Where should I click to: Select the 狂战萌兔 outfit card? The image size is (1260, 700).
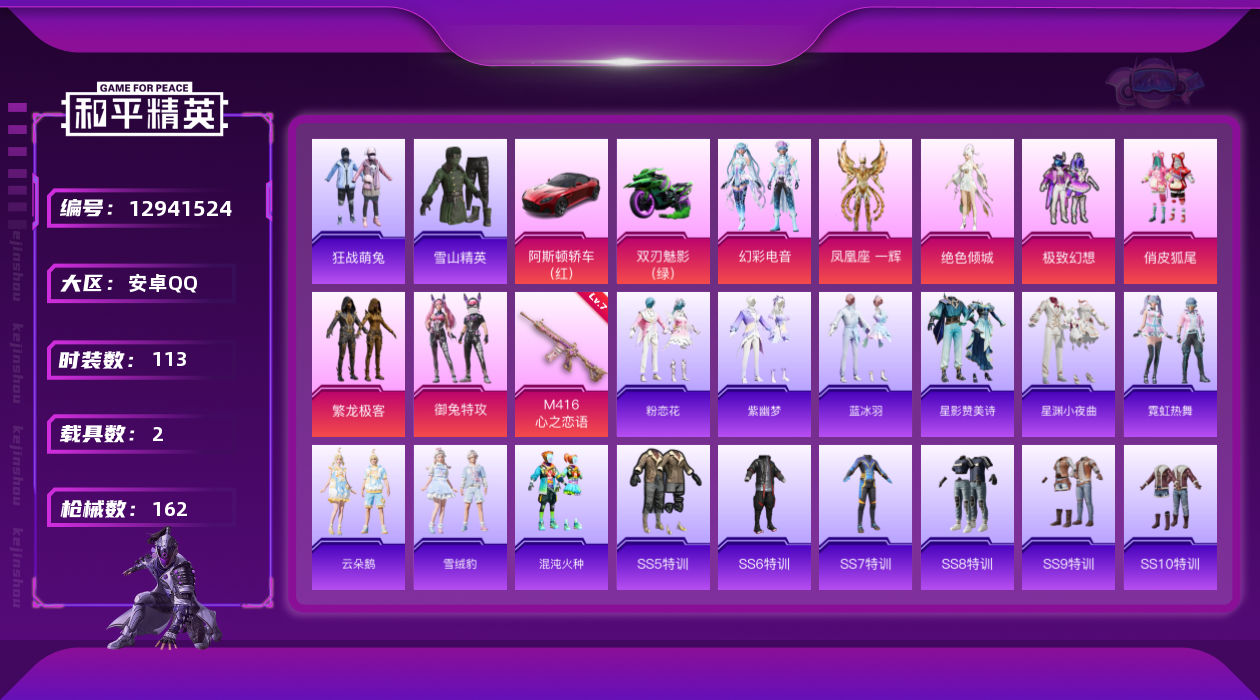click(358, 211)
